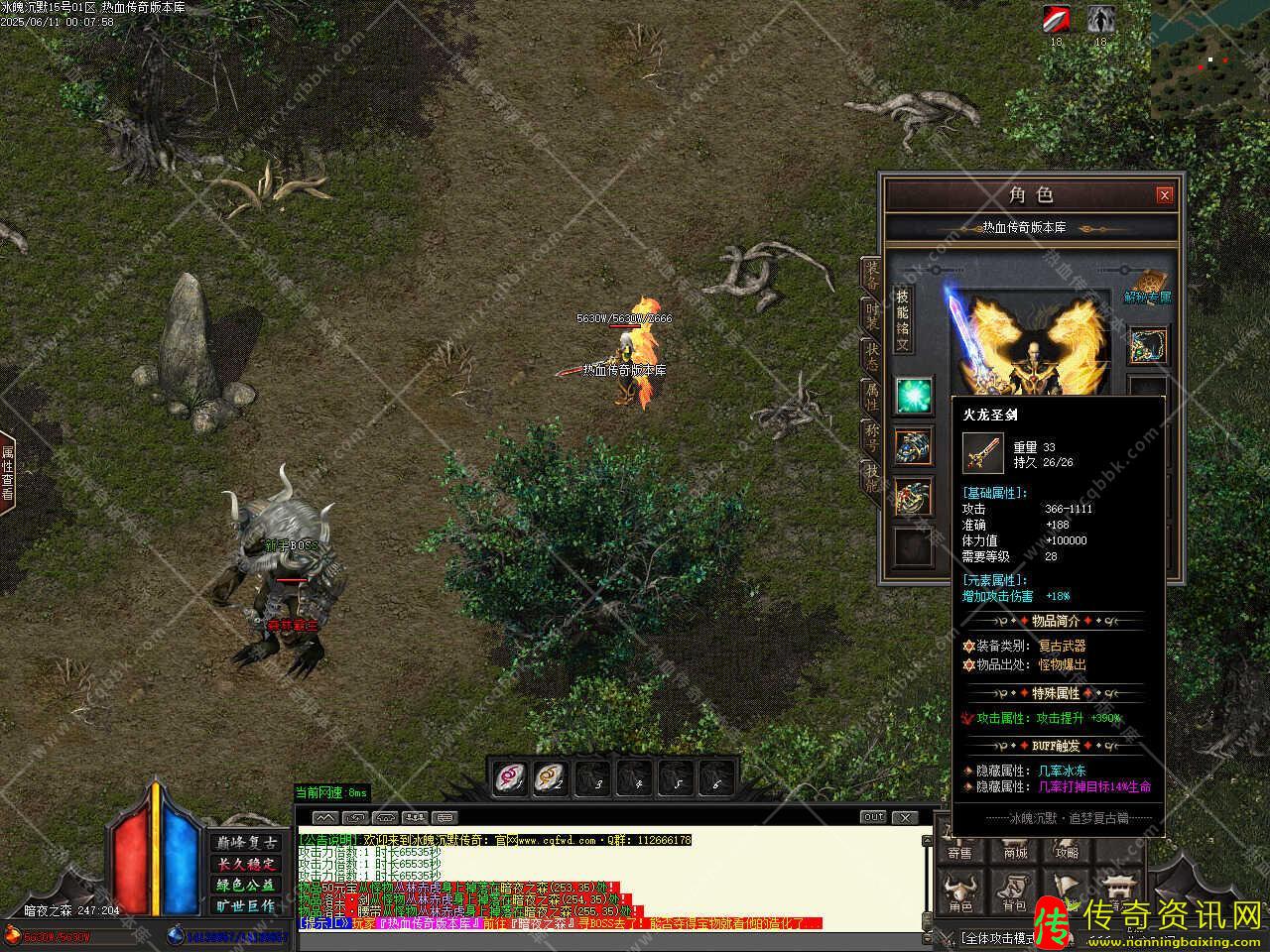Close the 角色 character window
The width and height of the screenshot is (1270, 952).
[x=1165, y=195]
